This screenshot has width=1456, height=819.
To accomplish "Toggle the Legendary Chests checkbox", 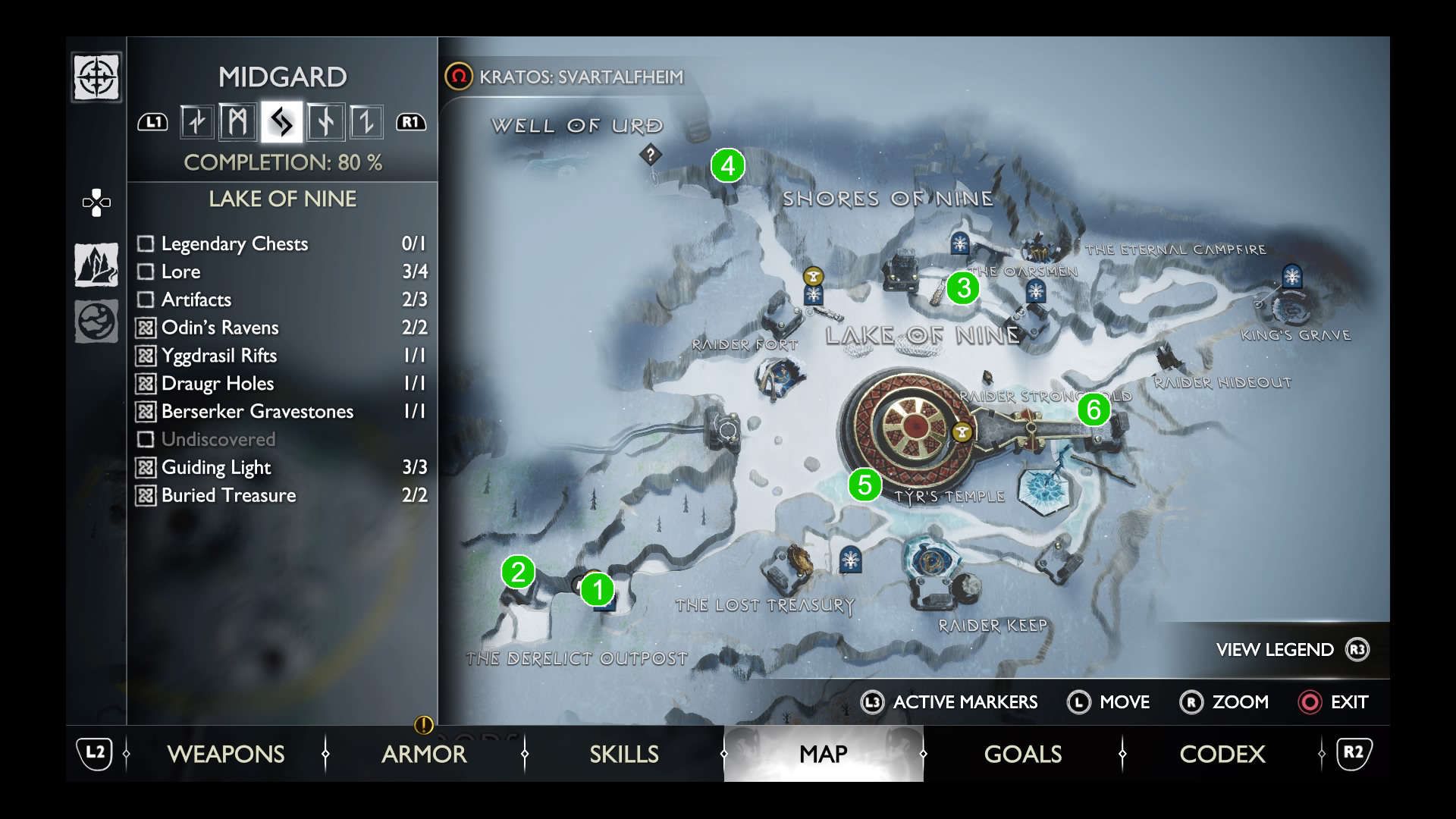I will tap(145, 244).
